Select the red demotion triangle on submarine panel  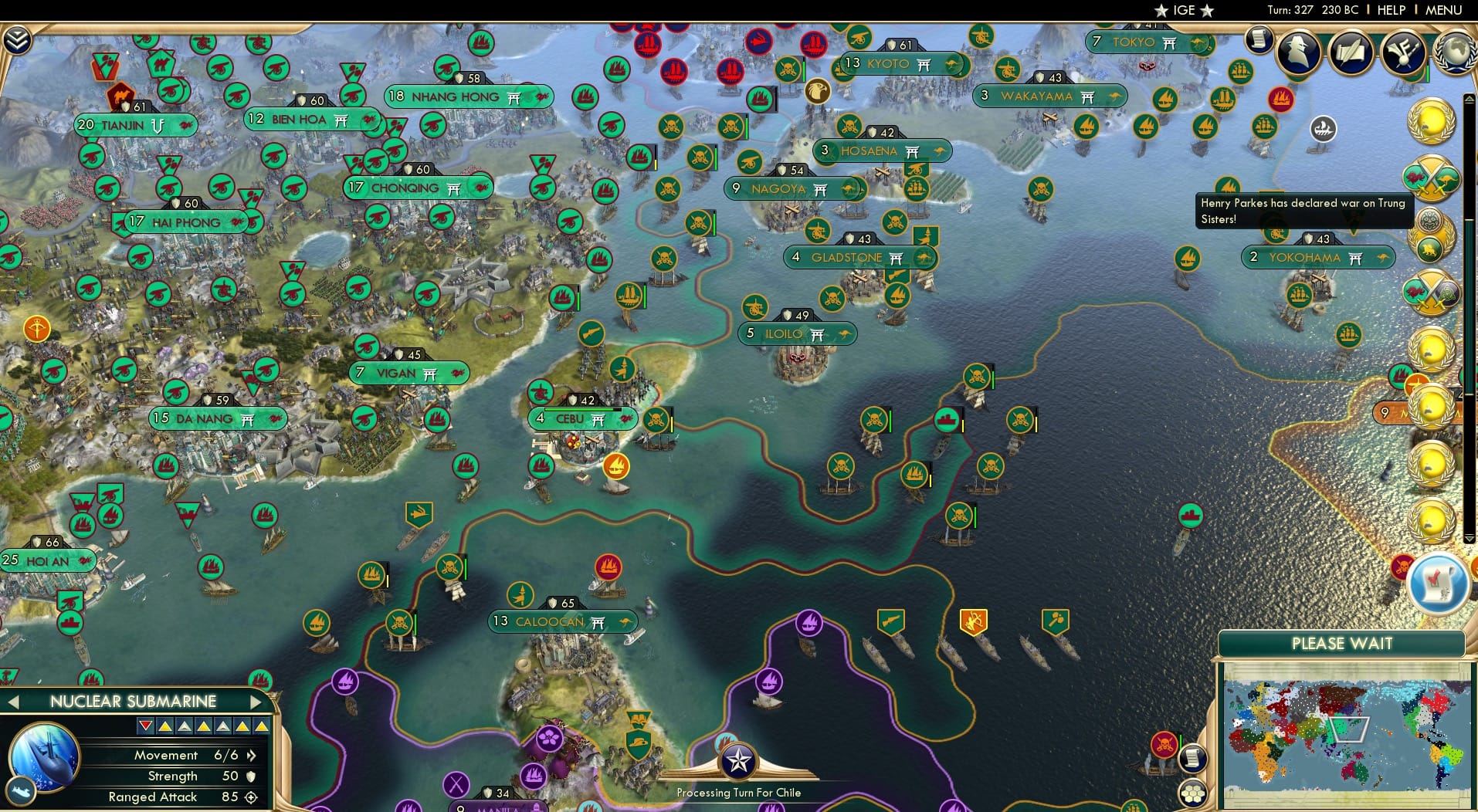145,726
